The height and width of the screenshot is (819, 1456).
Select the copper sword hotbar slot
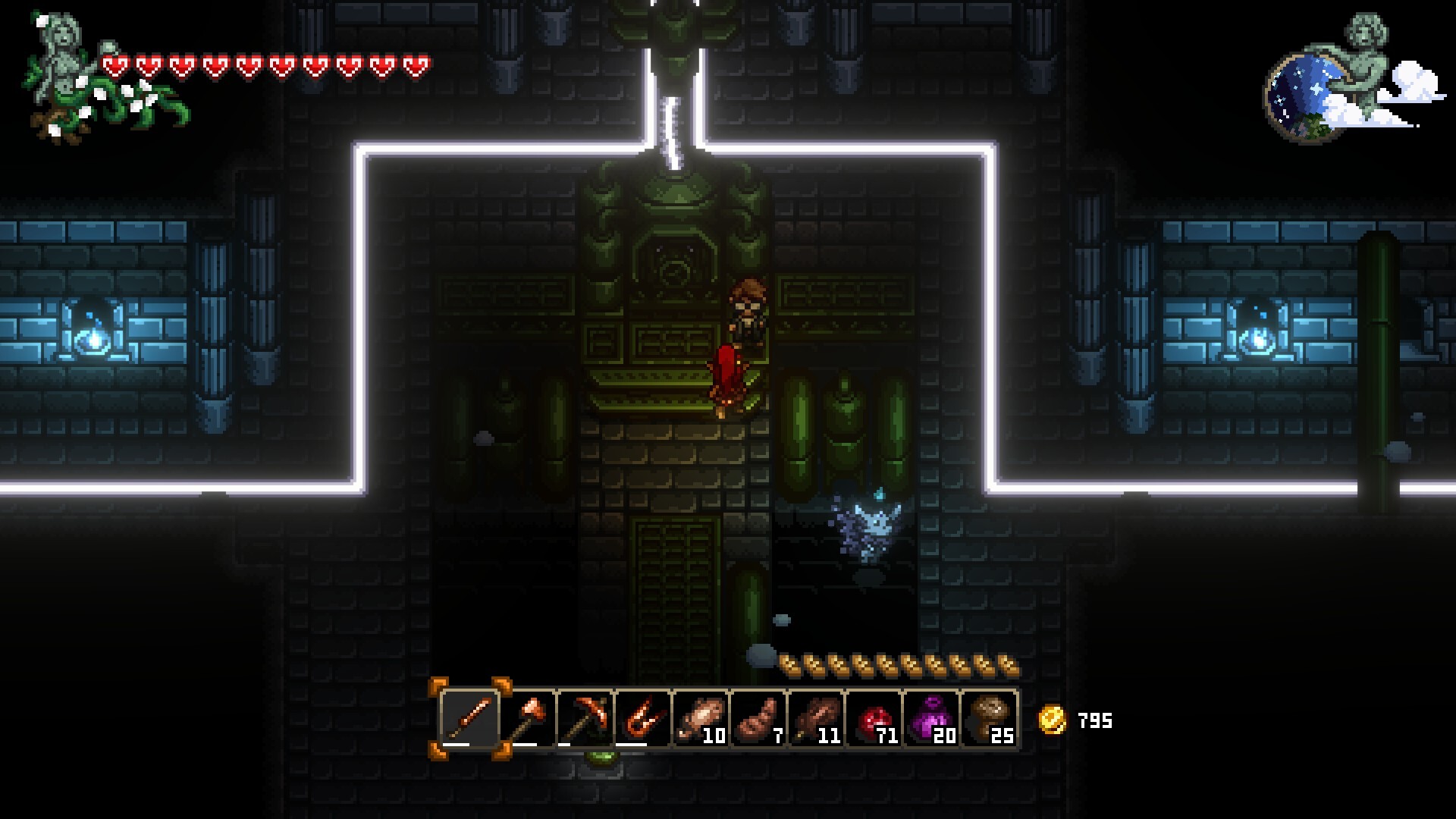point(469,717)
